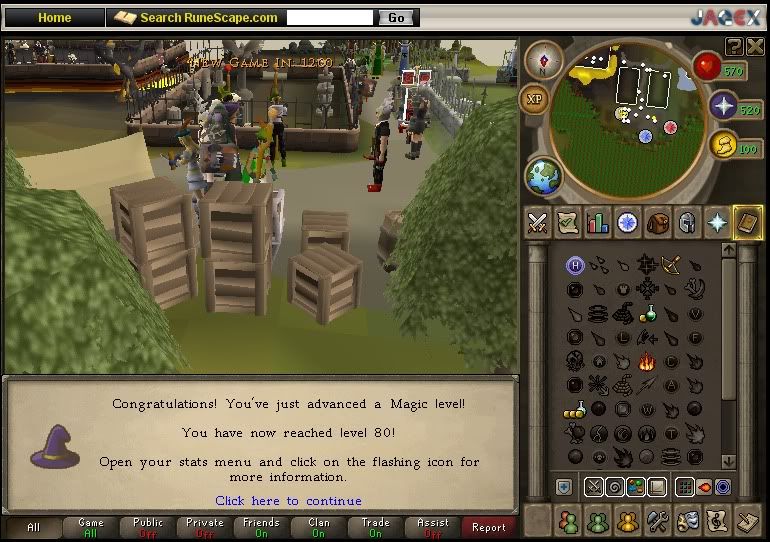Open the world map globe
This screenshot has width=770, height=542.
544,177
